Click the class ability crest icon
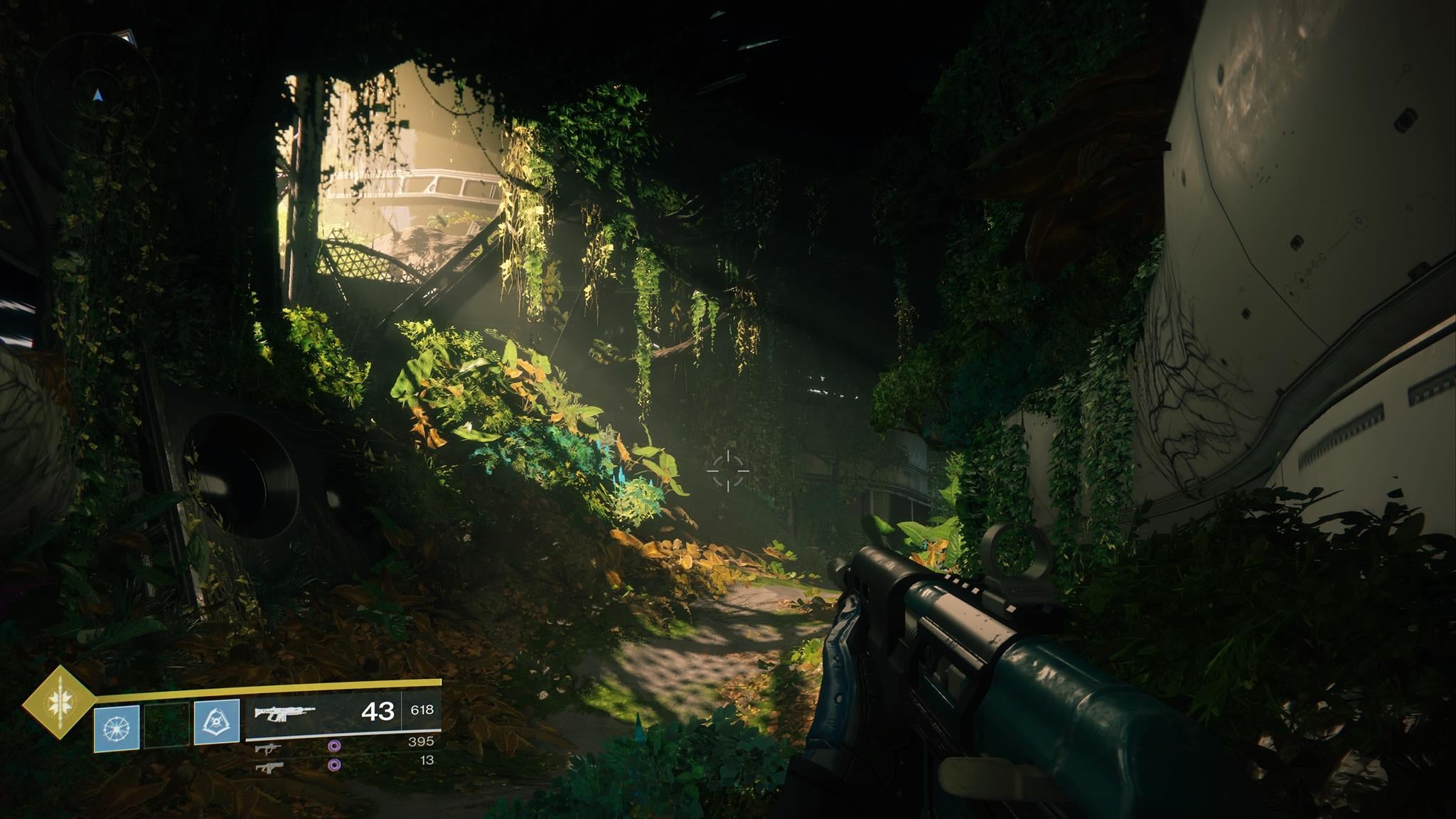Image resolution: width=1456 pixels, height=819 pixels. 216,722
